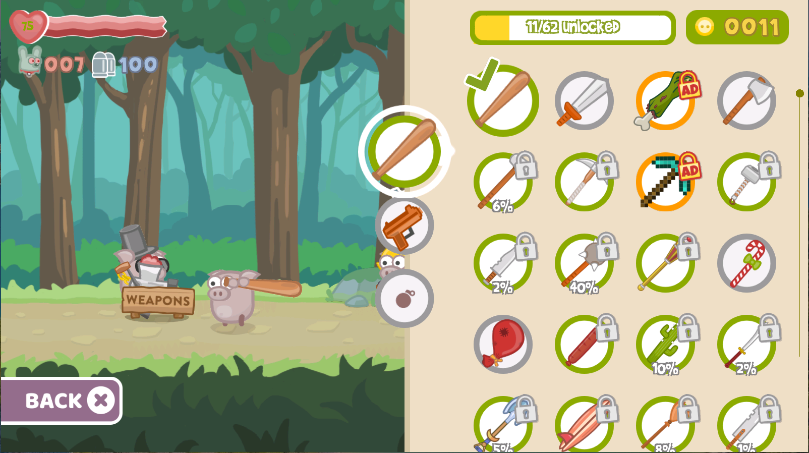Select the locked spiked mace at 40%

coord(584,263)
